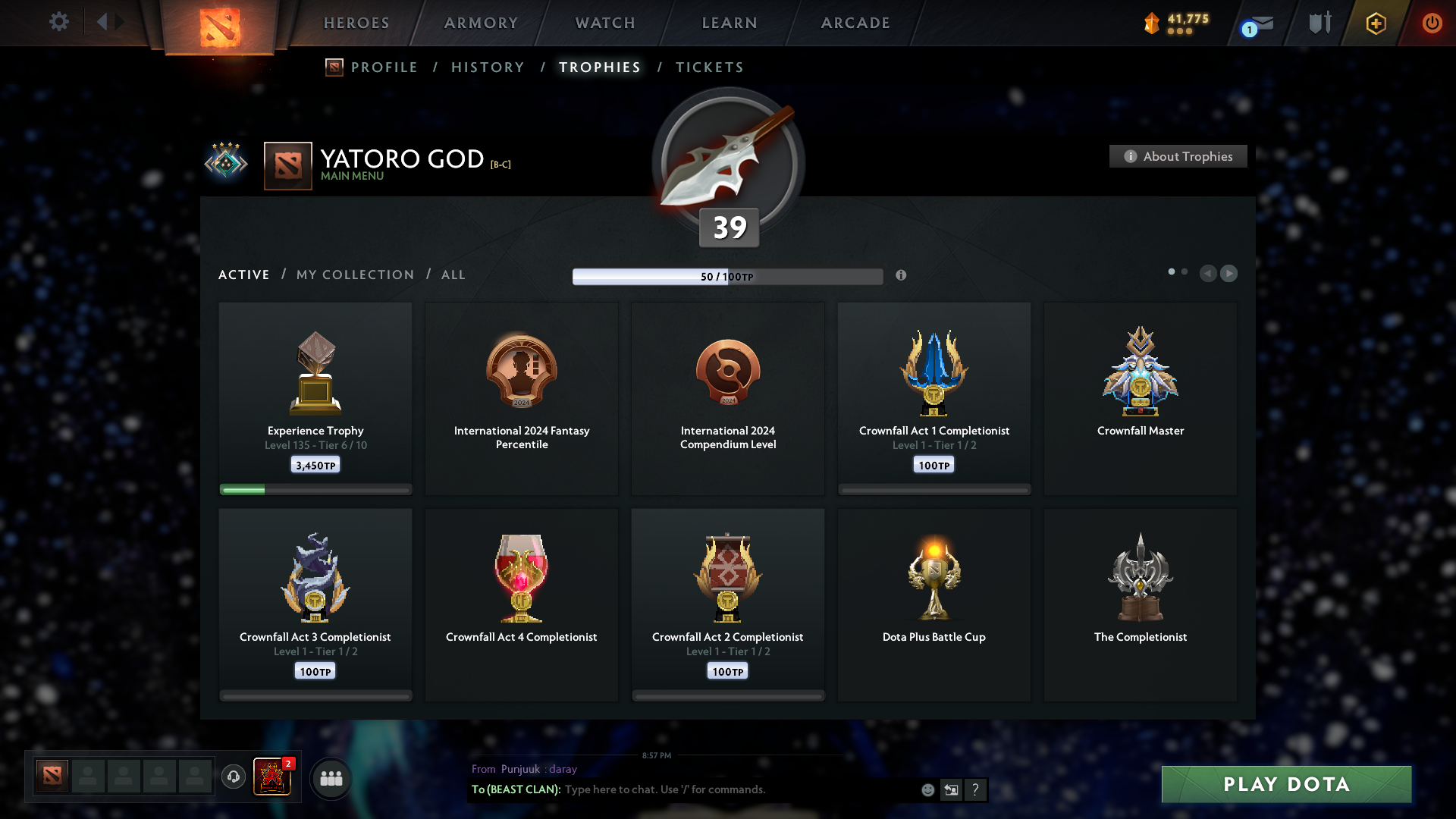Screen dimensions: 1456x819
Task: Switch to the Profile tab
Action: (384, 67)
